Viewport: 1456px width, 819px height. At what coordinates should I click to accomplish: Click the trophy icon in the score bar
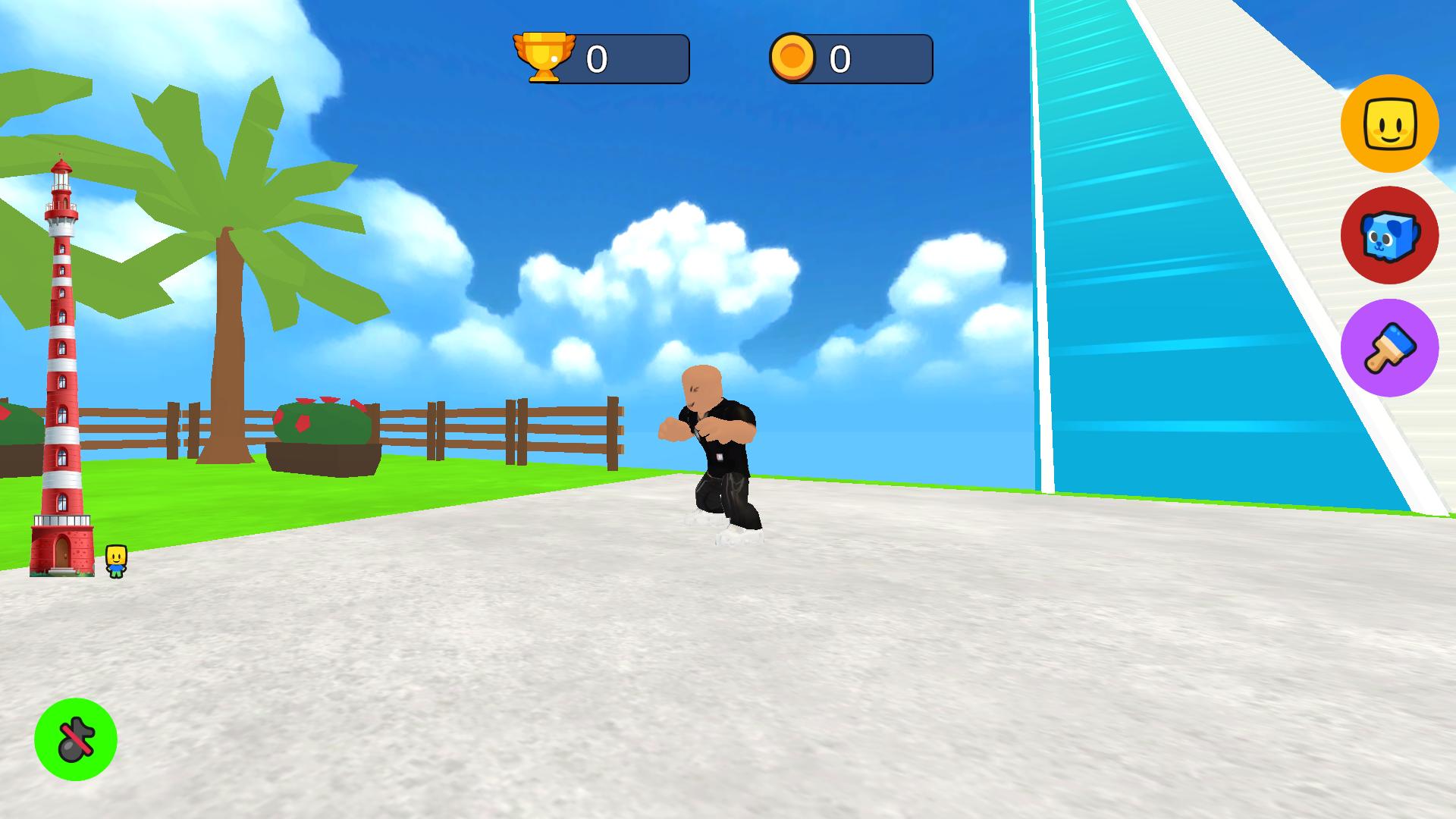click(x=544, y=58)
